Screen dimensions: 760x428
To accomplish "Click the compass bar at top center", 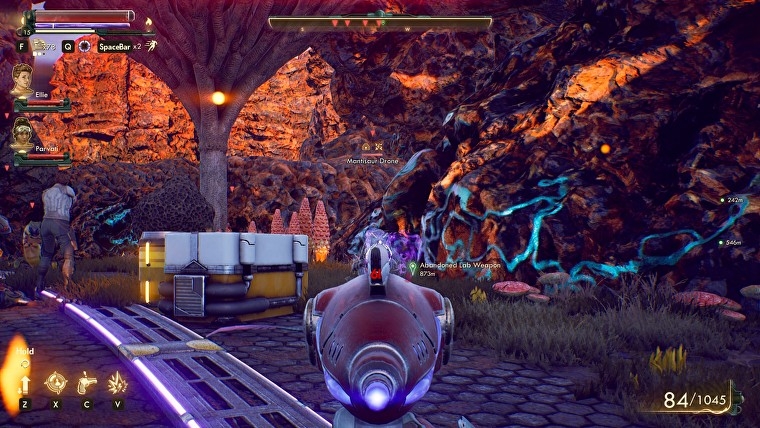I will coord(380,22).
